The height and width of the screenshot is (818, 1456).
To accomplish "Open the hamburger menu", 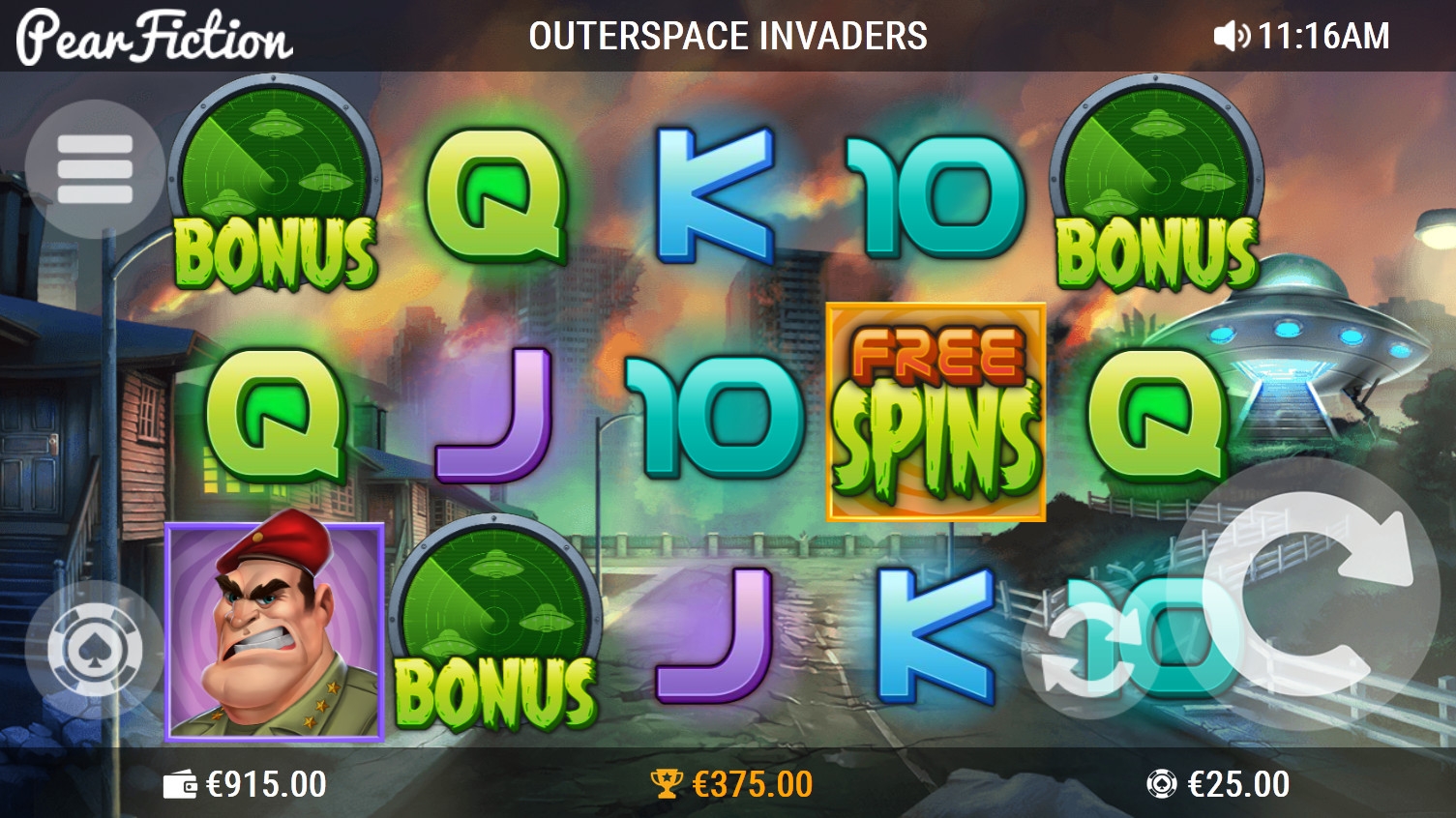I will pos(95,169).
